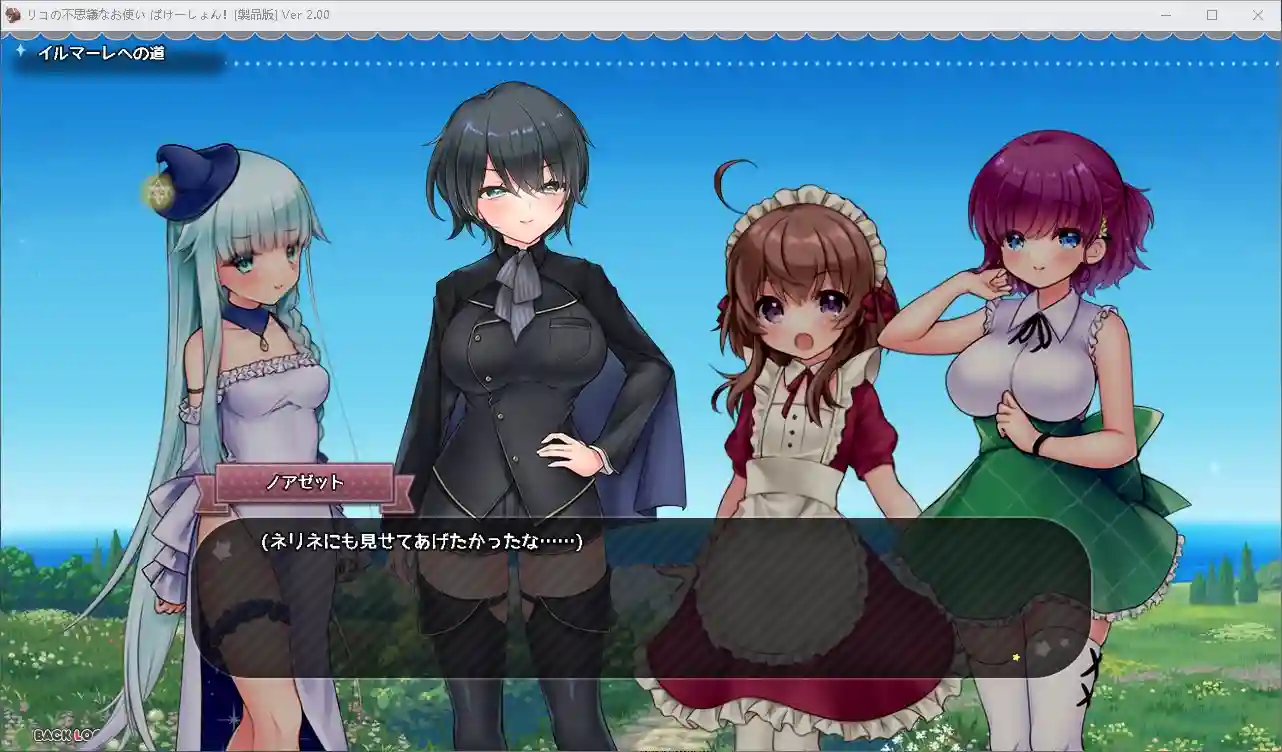
Task: Click the yellow sparkle star below the text window
Action: (x=1016, y=657)
